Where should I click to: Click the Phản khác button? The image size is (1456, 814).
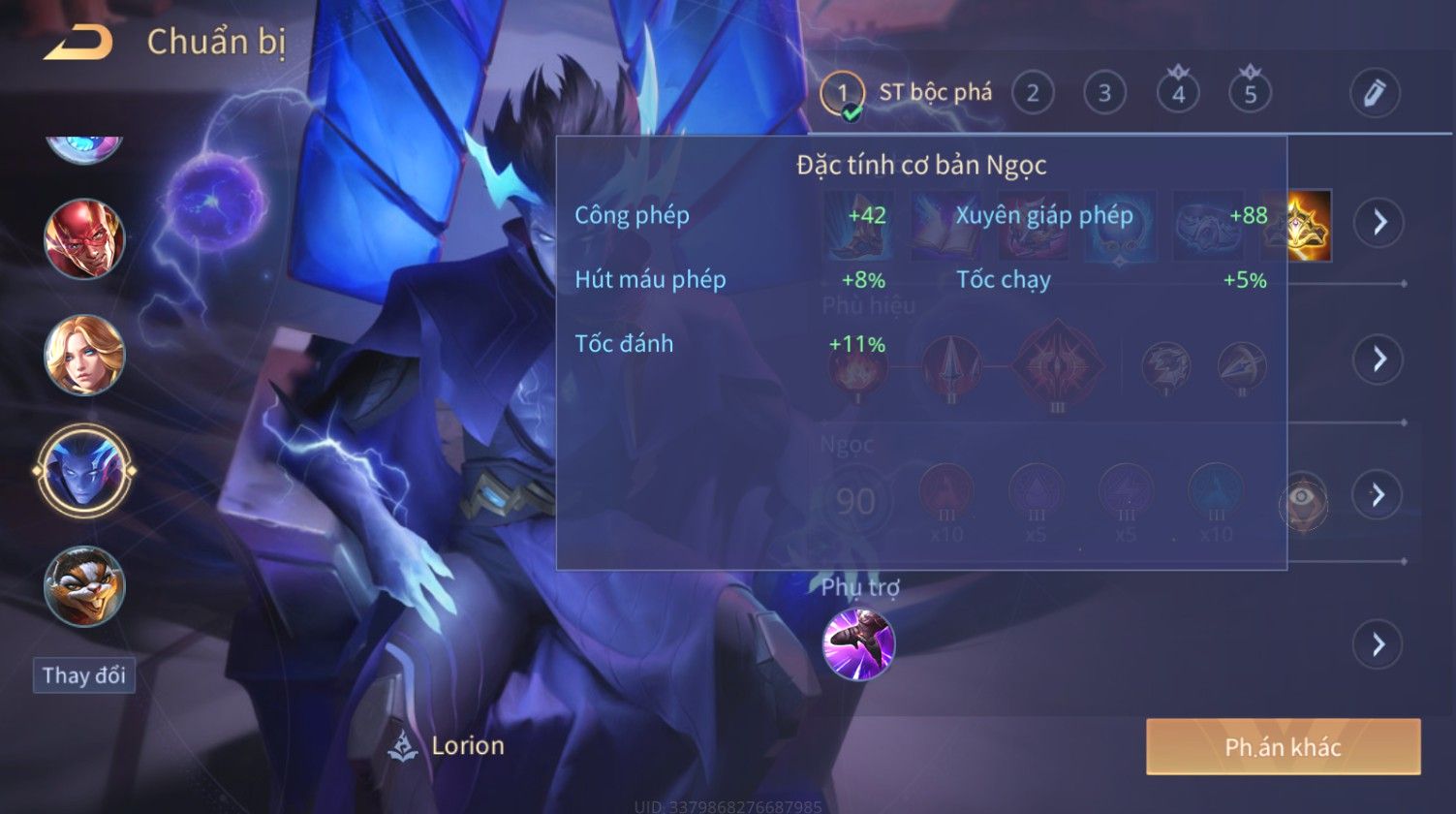pos(1283,747)
